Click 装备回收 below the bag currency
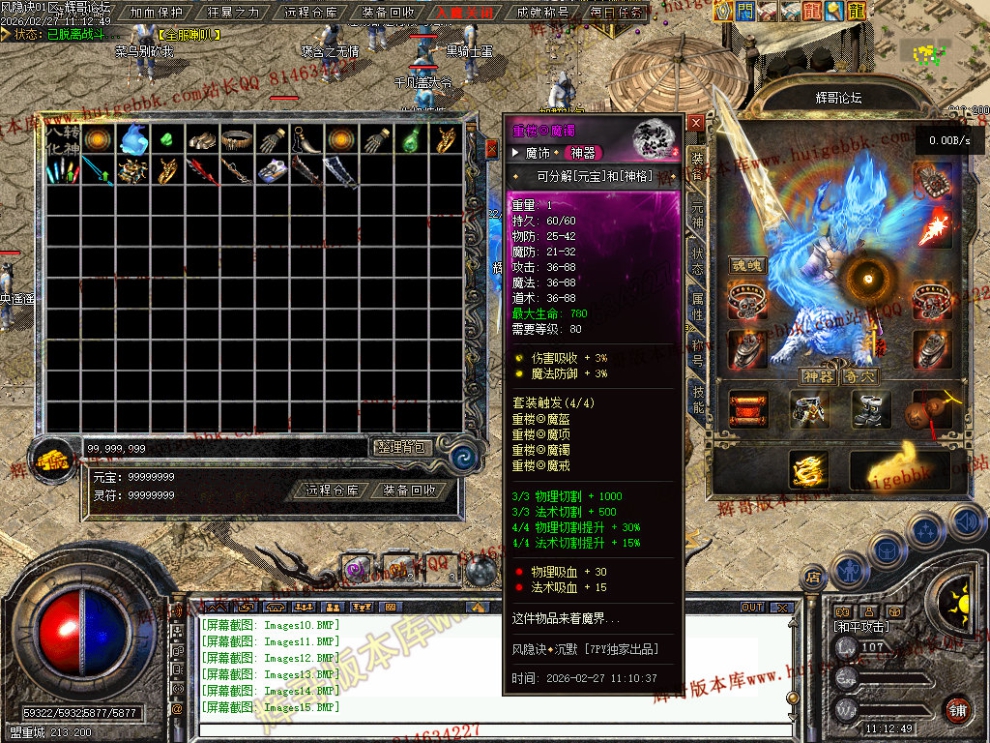 tap(409, 490)
